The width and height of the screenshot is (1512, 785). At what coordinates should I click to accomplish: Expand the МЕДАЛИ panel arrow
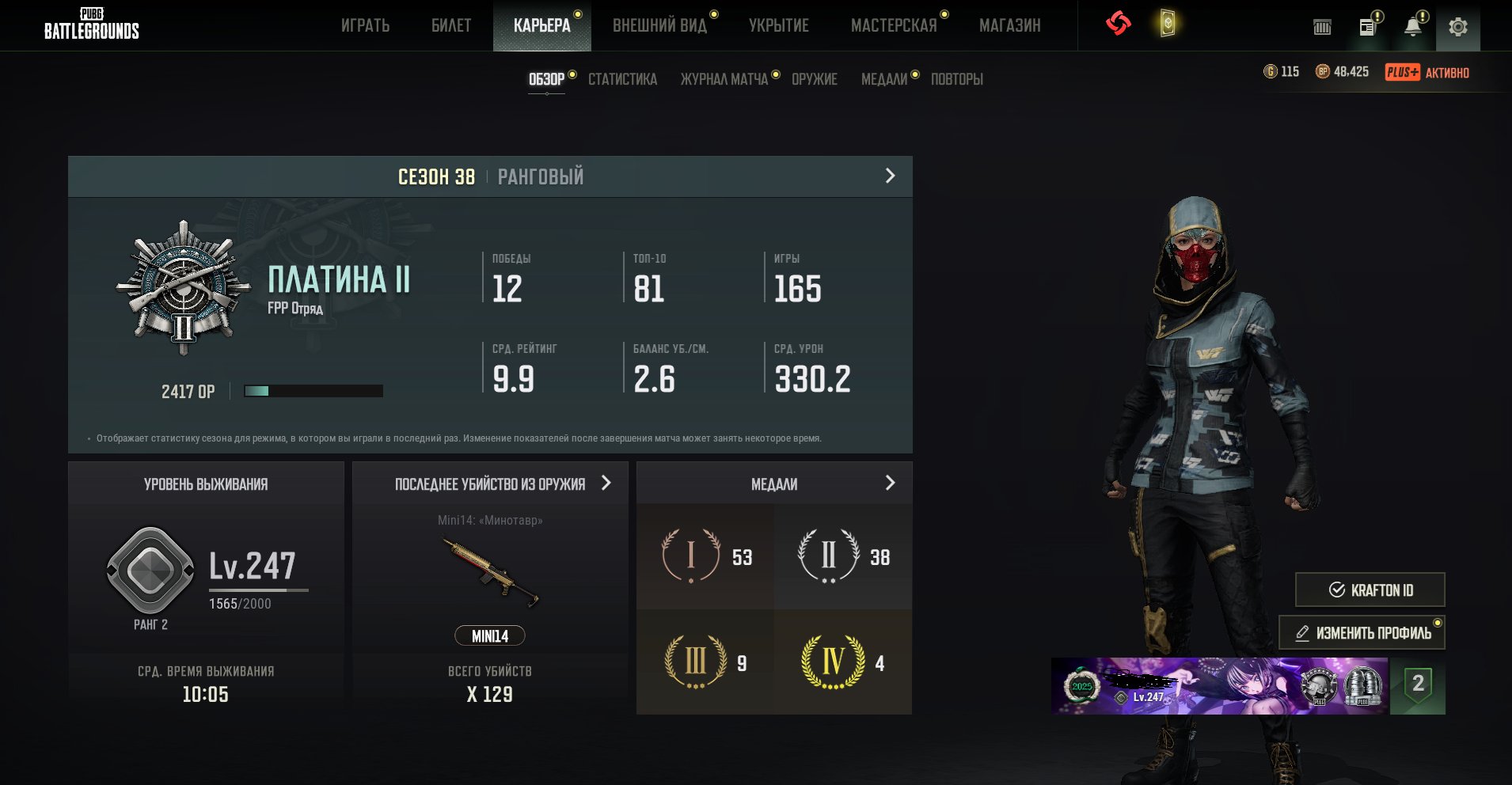890,483
